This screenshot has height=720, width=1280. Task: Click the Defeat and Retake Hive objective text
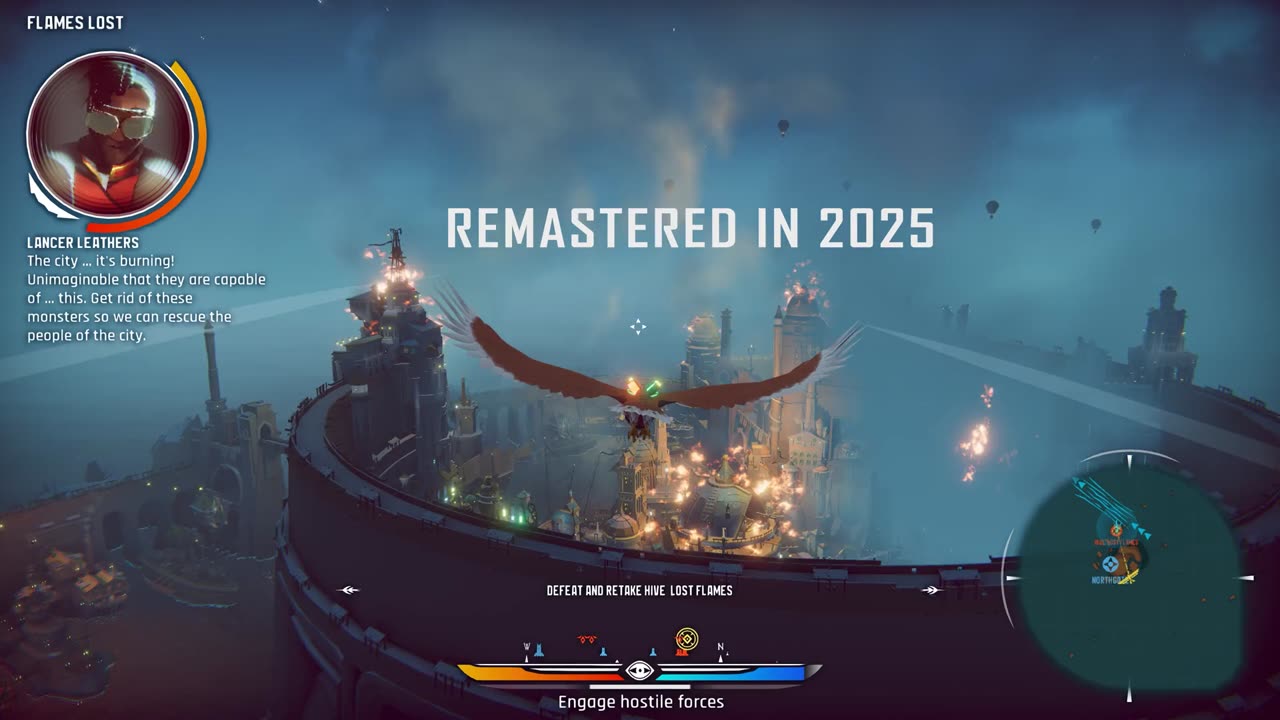click(639, 591)
